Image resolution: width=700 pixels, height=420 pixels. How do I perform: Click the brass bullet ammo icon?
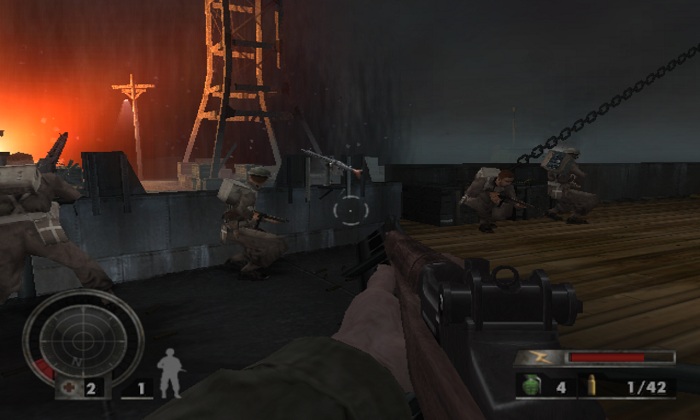[x=592, y=385]
